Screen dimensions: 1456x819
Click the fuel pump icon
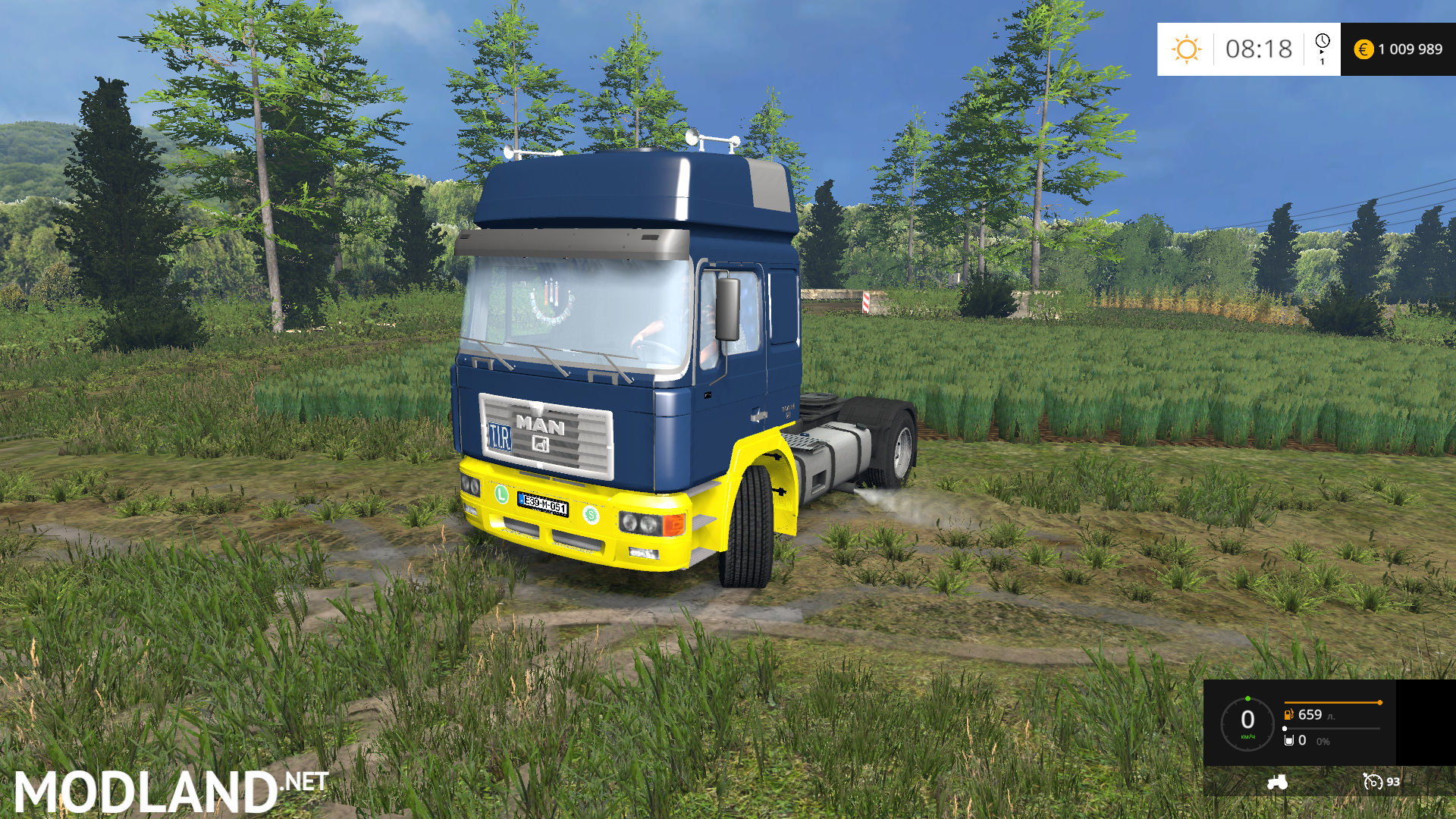point(1288,714)
